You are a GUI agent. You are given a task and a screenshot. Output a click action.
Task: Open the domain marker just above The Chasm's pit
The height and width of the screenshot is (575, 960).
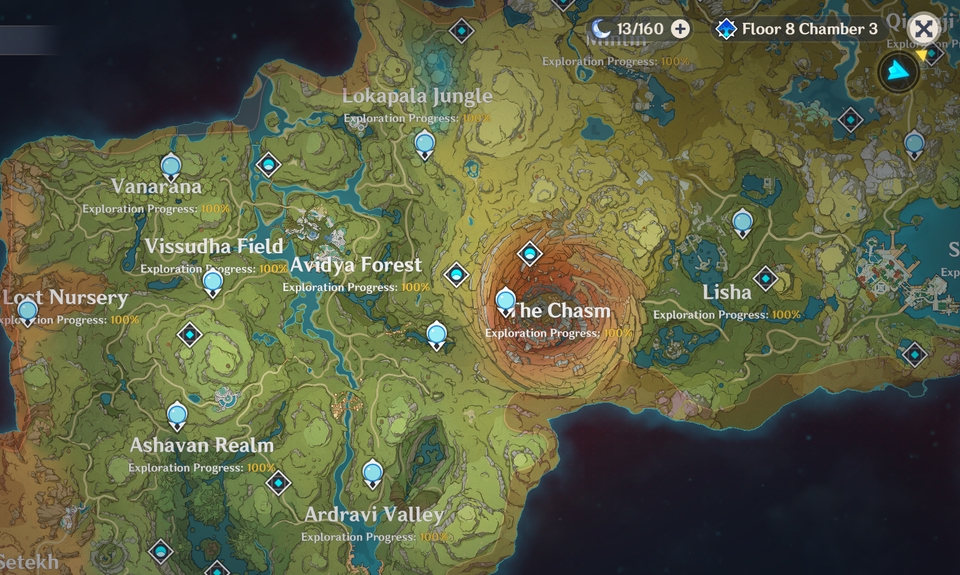coord(529,254)
